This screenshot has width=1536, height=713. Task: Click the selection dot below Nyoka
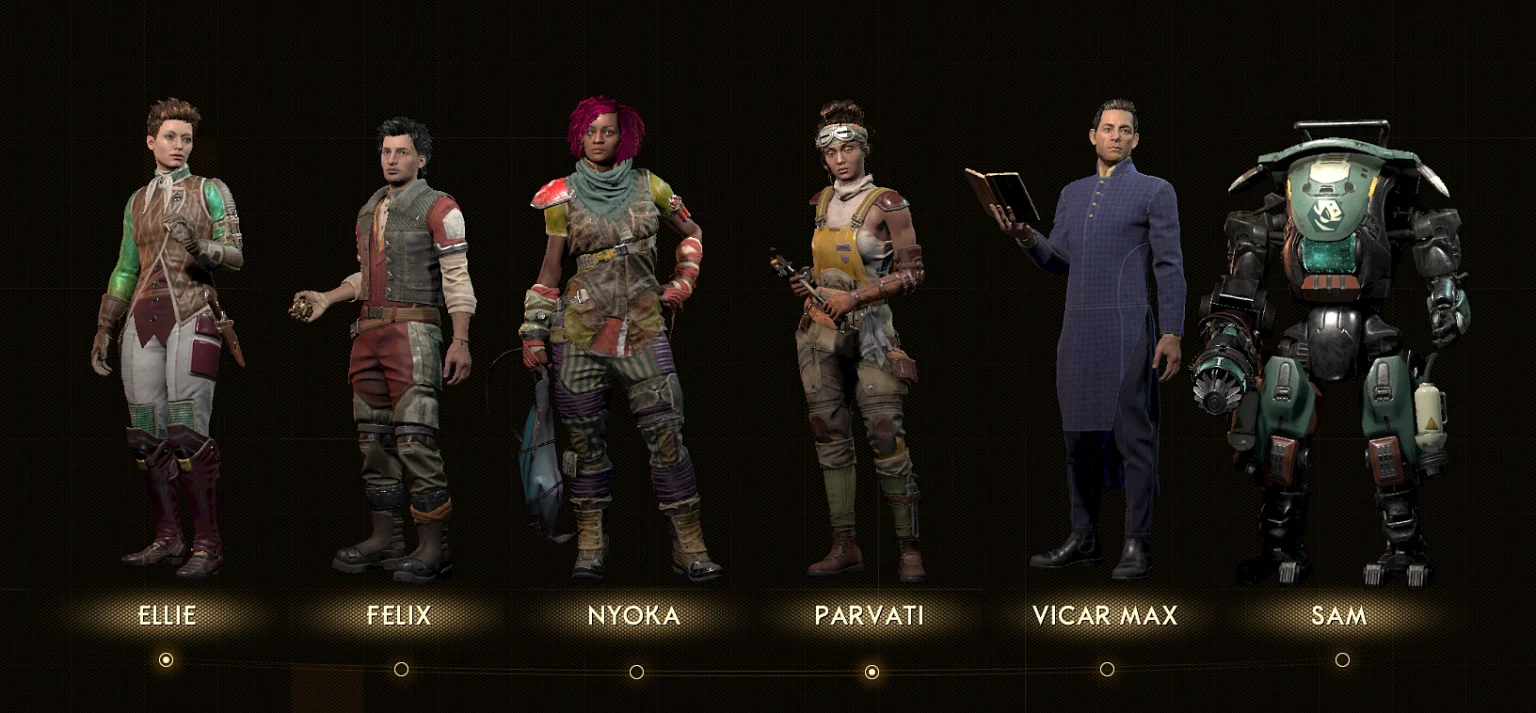pos(636,672)
